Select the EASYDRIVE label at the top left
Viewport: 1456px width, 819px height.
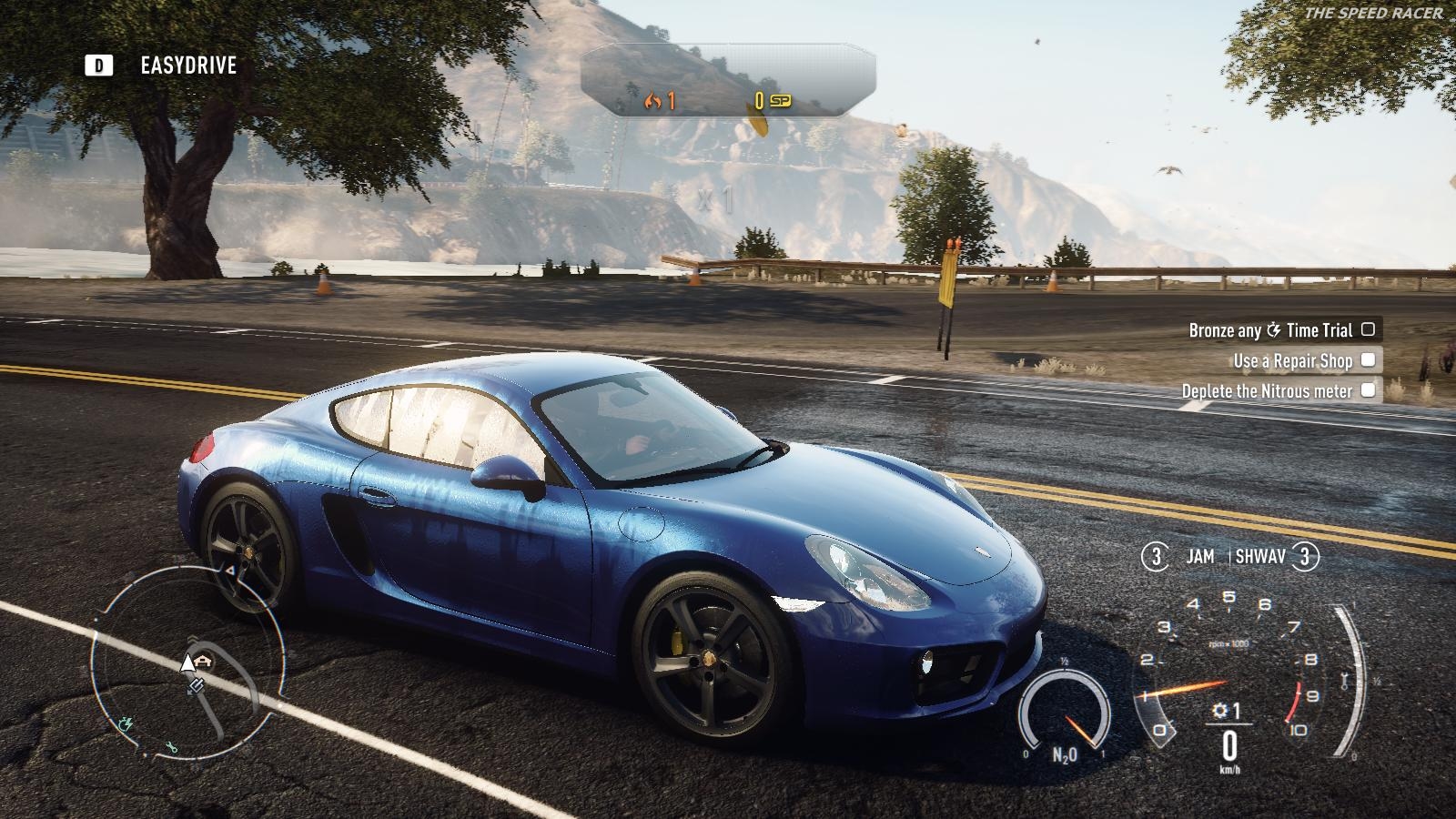pyautogui.click(x=188, y=65)
